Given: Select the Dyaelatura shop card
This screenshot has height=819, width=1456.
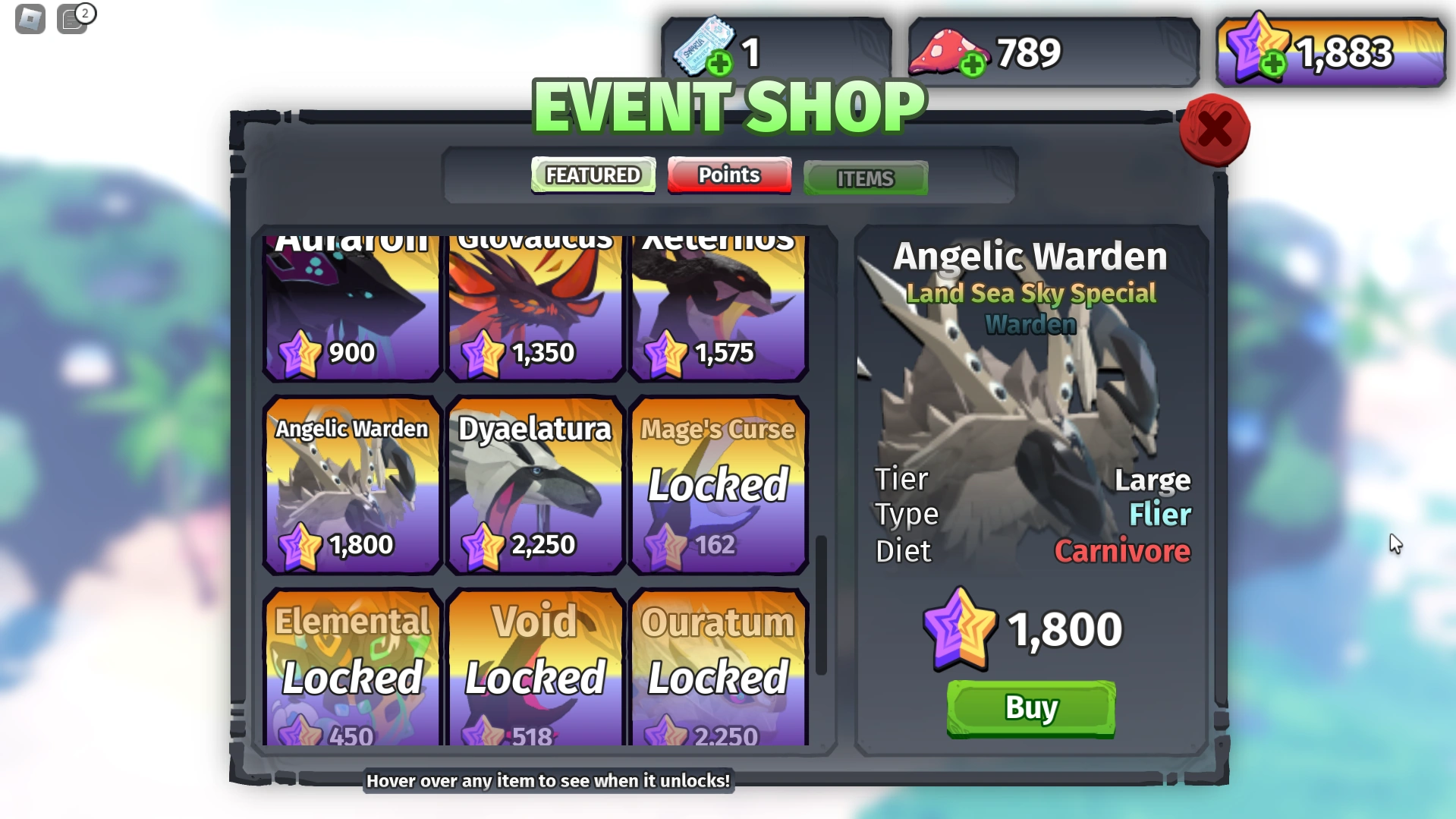Looking at the screenshot, I should [535, 486].
